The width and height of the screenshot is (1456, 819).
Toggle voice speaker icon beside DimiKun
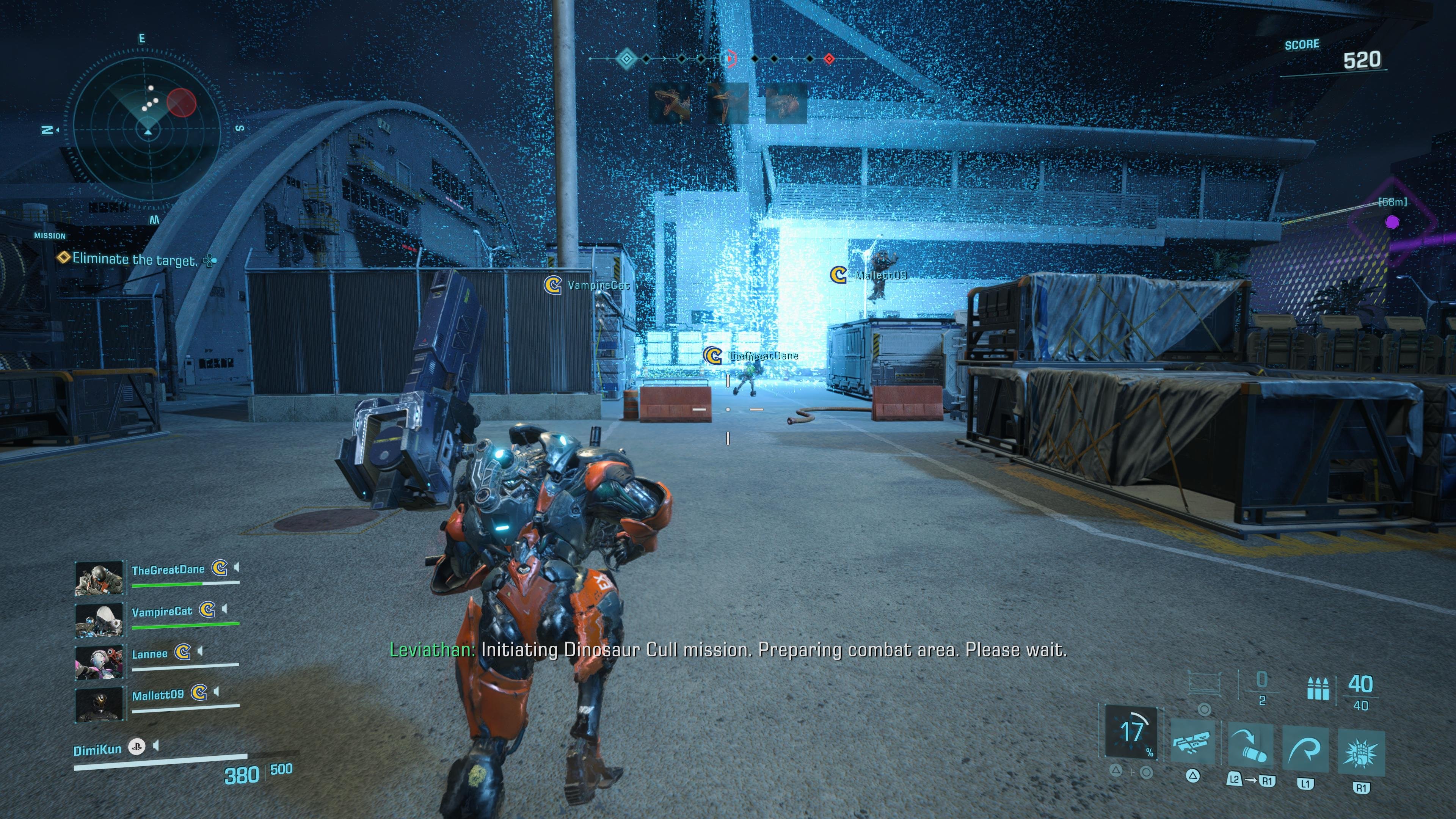156,746
